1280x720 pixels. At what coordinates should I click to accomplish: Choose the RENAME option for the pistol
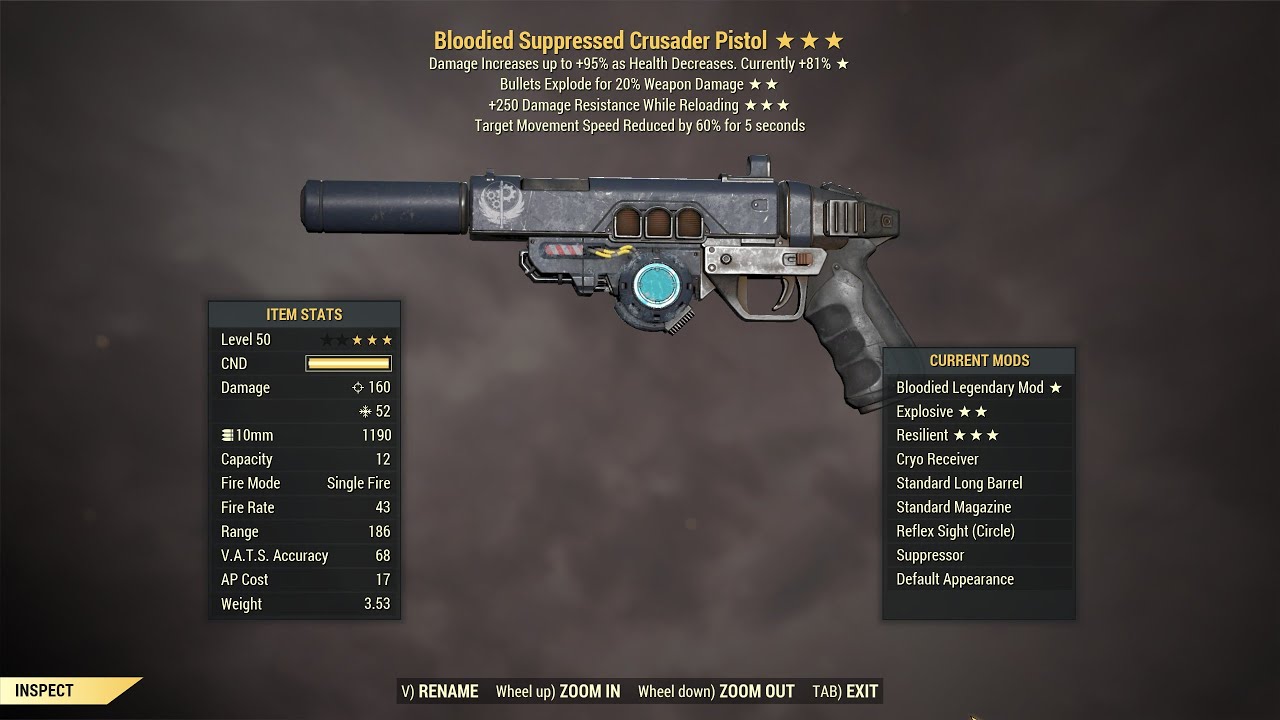[x=440, y=691]
